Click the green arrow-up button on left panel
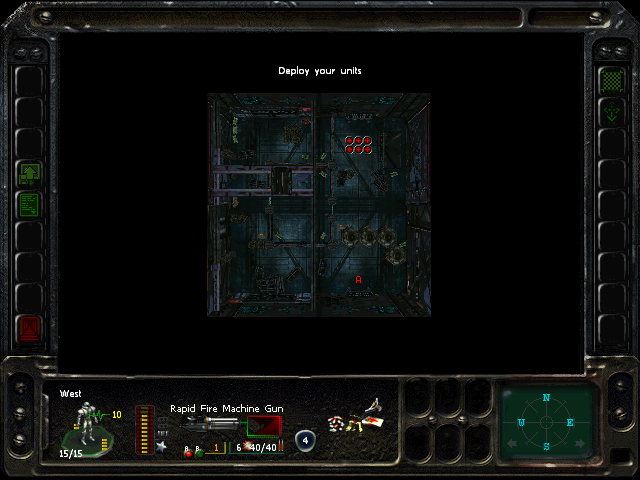The height and width of the screenshot is (480, 640). (30, 173)
